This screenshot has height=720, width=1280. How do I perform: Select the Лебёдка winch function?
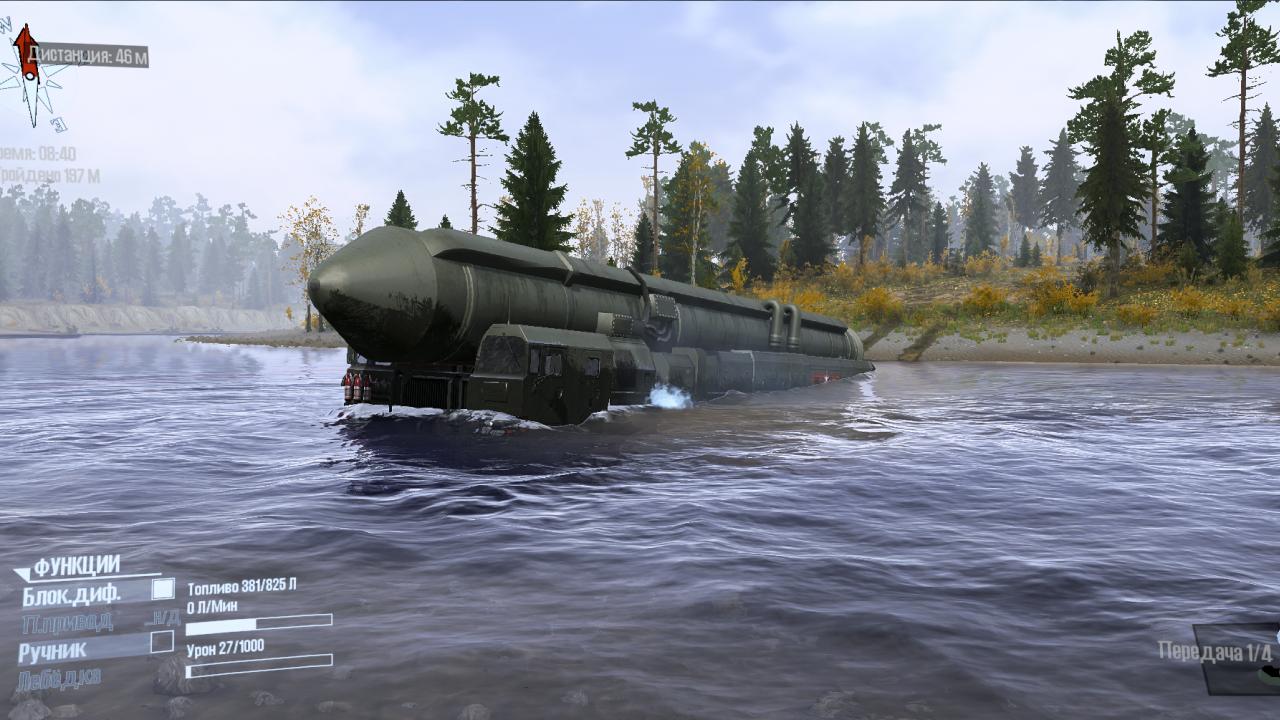(58, 678)
